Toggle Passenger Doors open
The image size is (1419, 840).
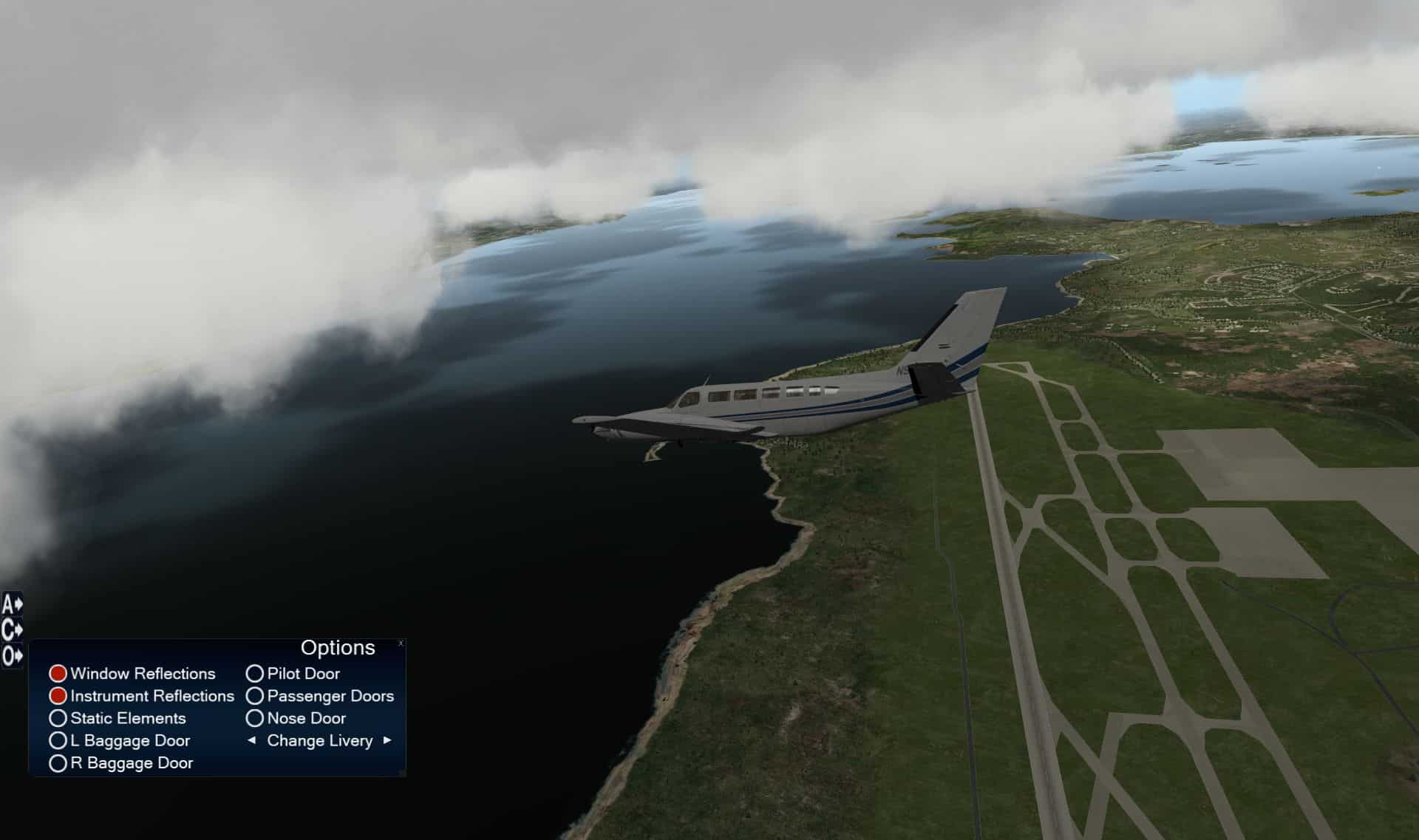255,696
